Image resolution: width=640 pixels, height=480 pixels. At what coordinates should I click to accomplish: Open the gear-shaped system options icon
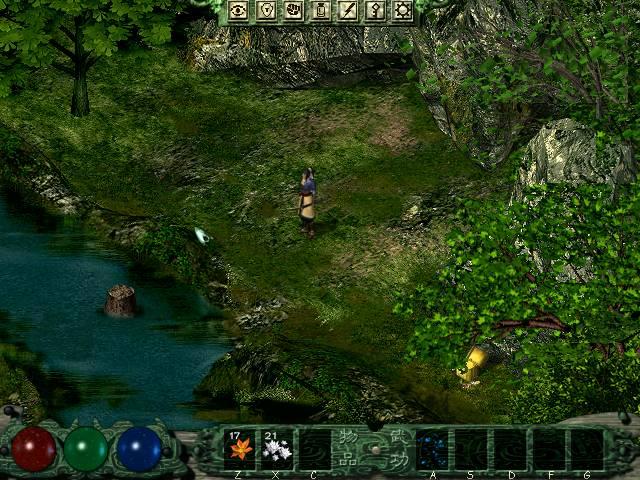(403, 11)
